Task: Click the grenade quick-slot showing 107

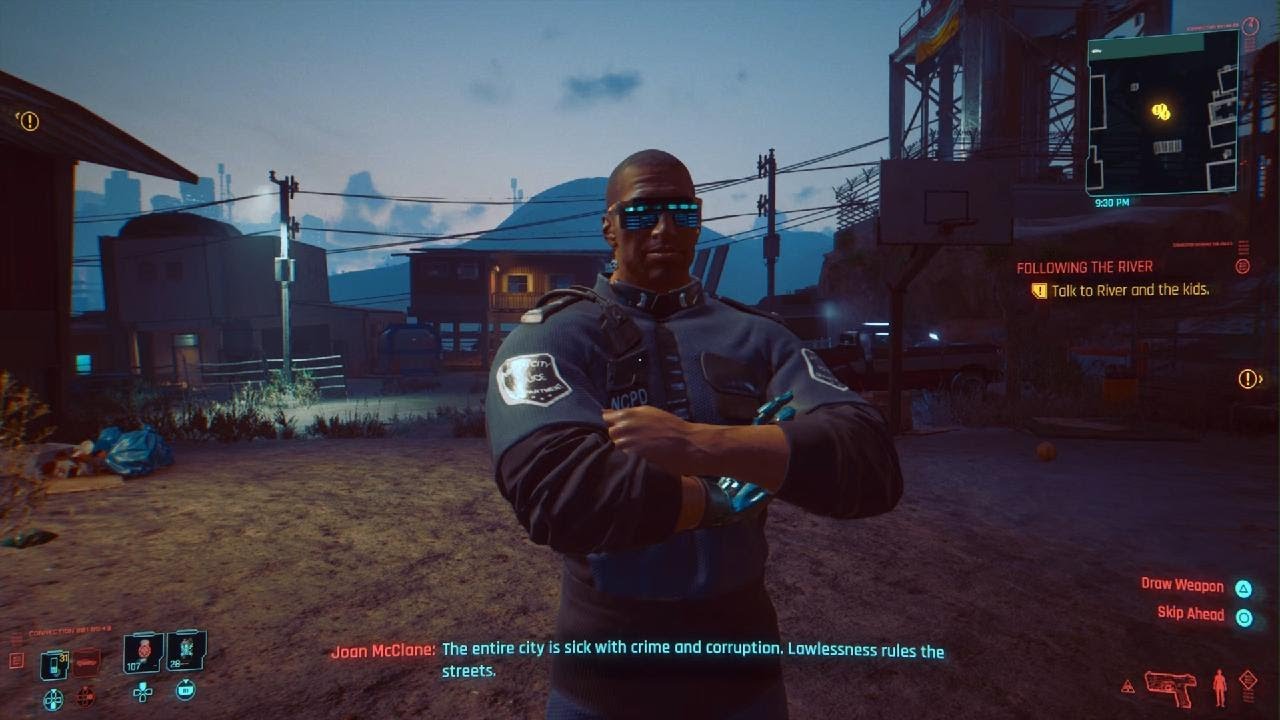Action: click(x=142, y=653)
